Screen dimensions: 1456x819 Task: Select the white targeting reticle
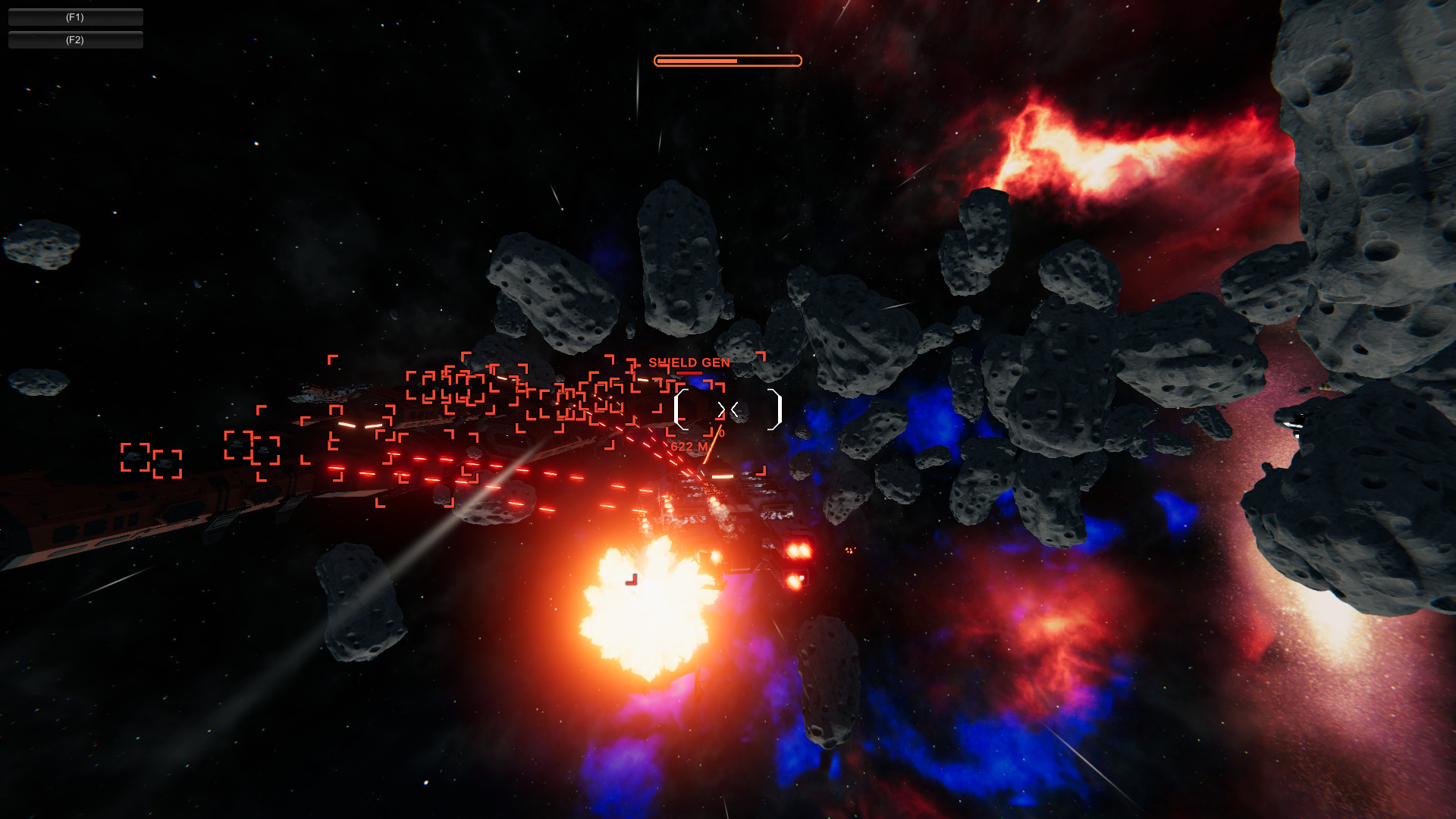(x=728, y=409)
